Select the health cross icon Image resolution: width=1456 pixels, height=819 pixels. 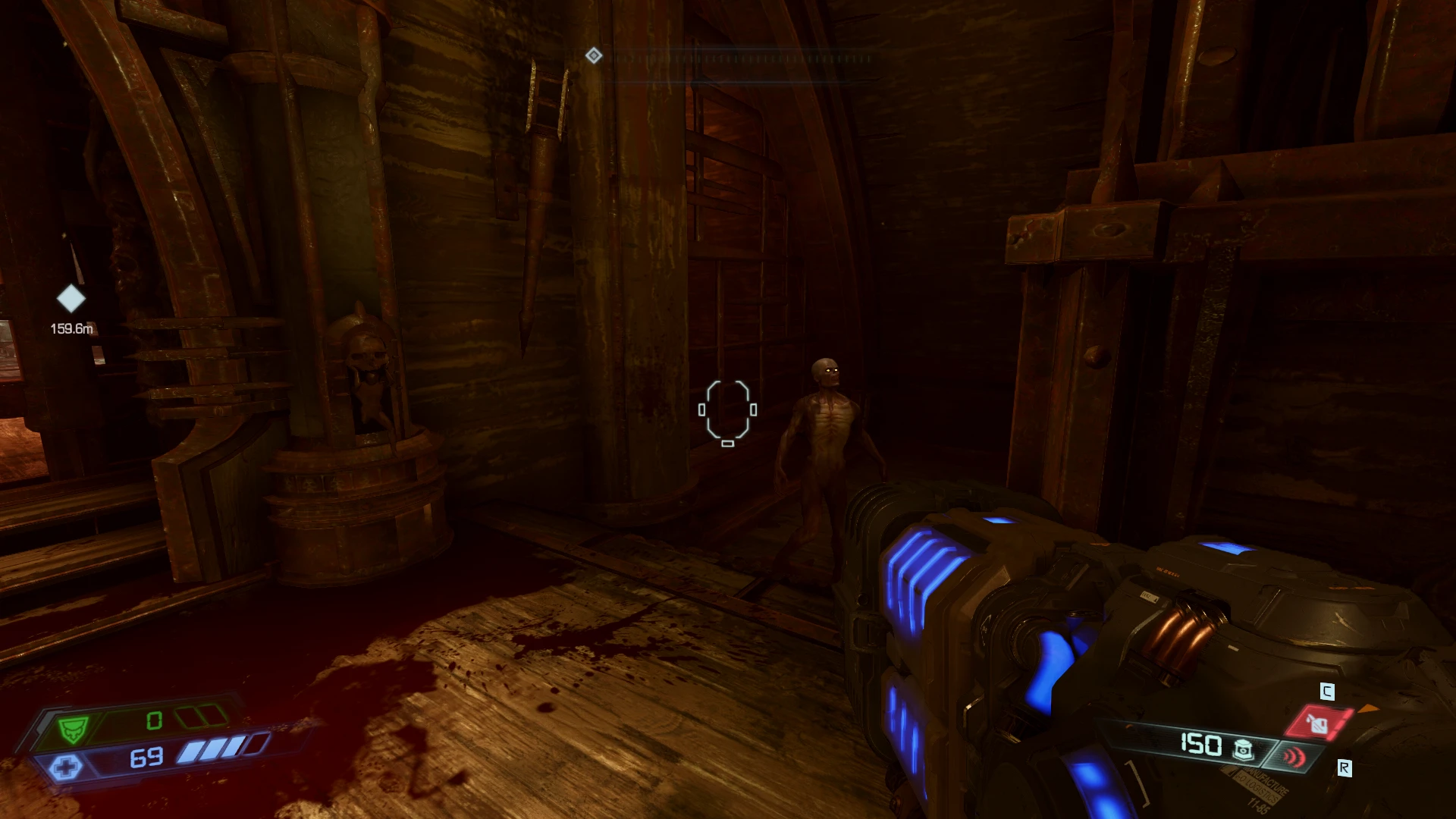click(x=67, y=765)
